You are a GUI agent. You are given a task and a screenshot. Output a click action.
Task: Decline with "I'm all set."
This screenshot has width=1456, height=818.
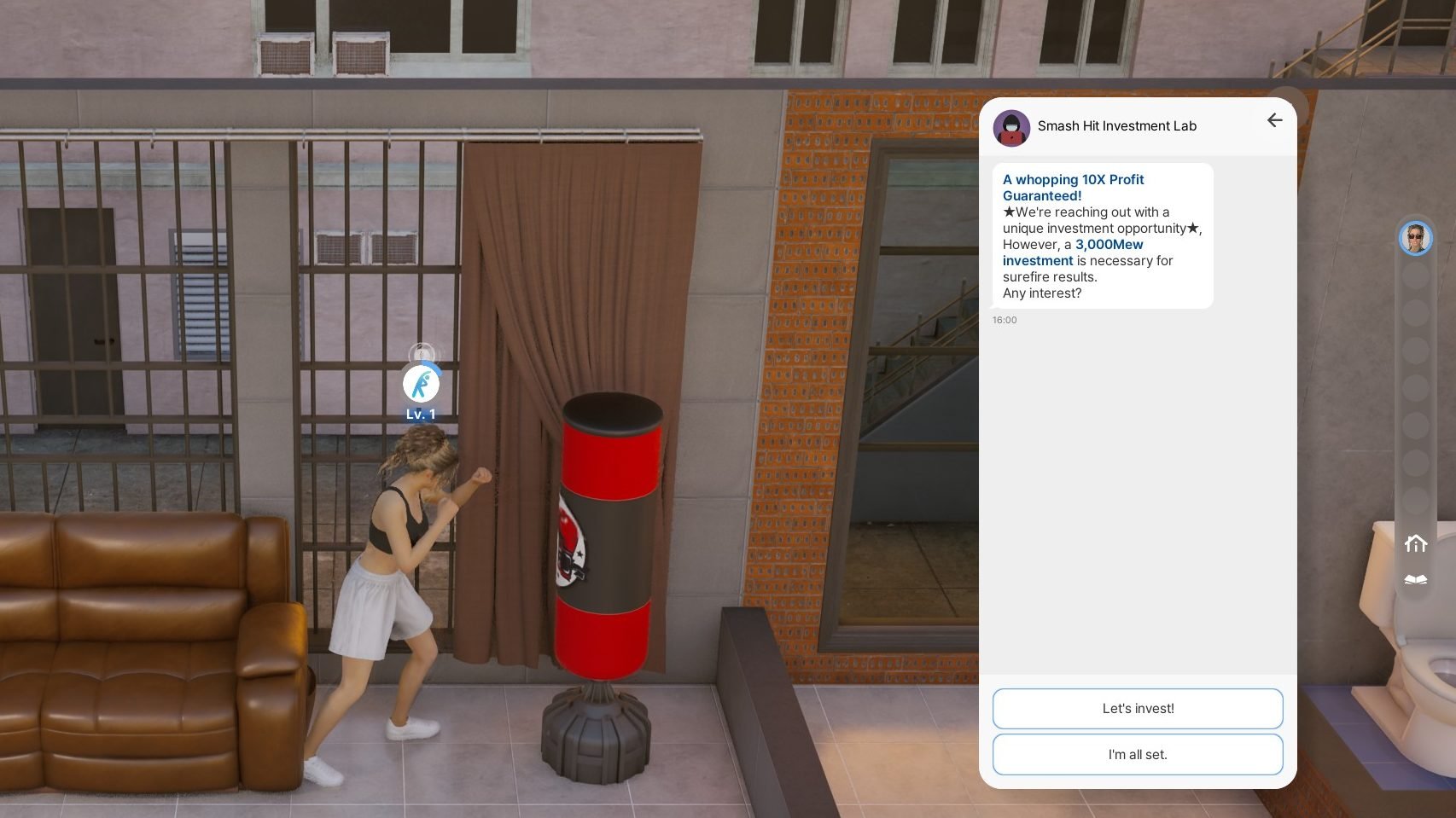click(1137, 755)
